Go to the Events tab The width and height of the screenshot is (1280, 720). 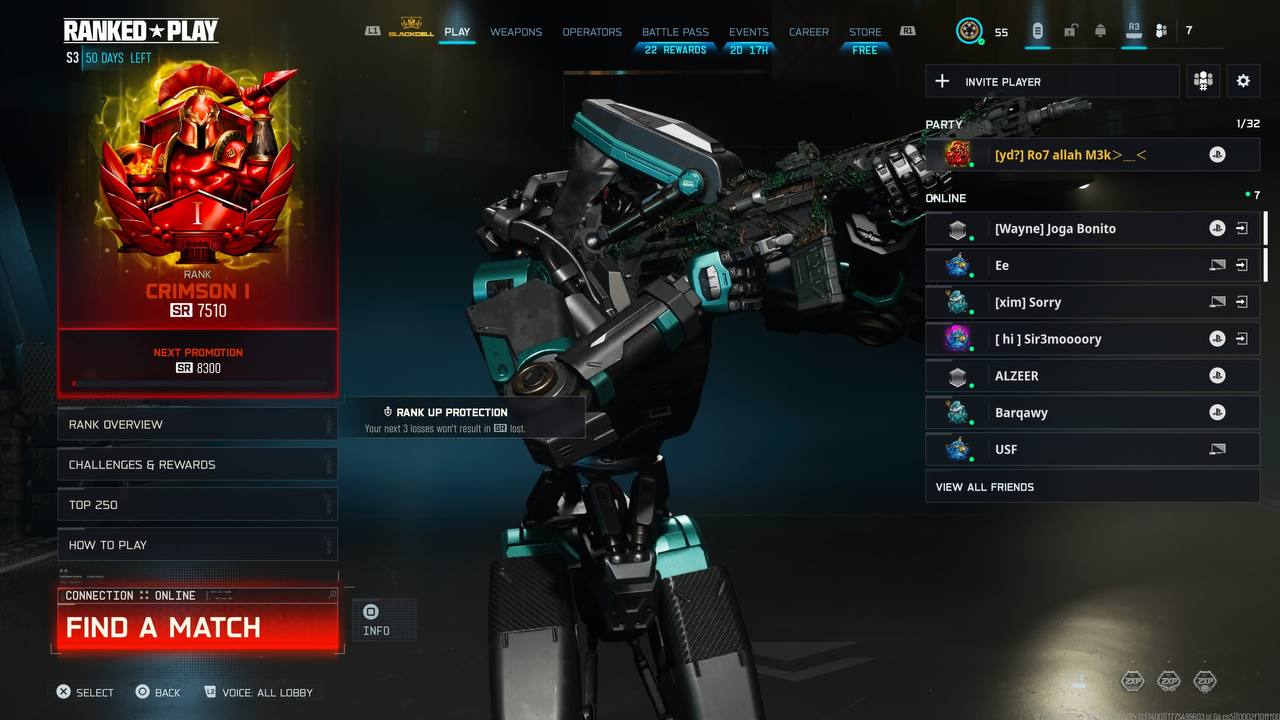(749, 32)
